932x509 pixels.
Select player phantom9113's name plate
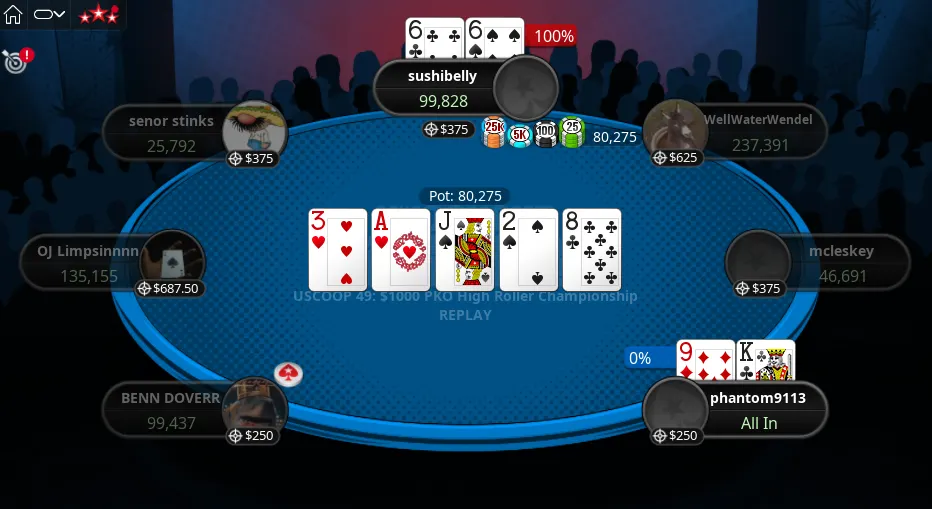(757, 409)
